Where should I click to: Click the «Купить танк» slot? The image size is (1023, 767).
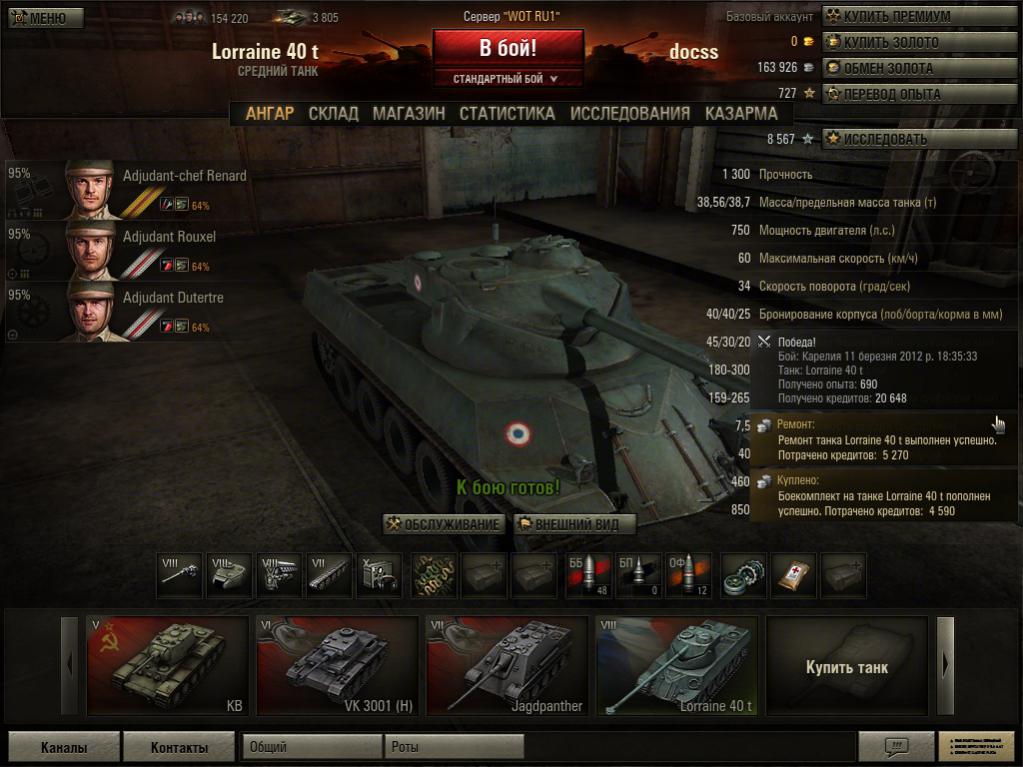tap(846, 666)
